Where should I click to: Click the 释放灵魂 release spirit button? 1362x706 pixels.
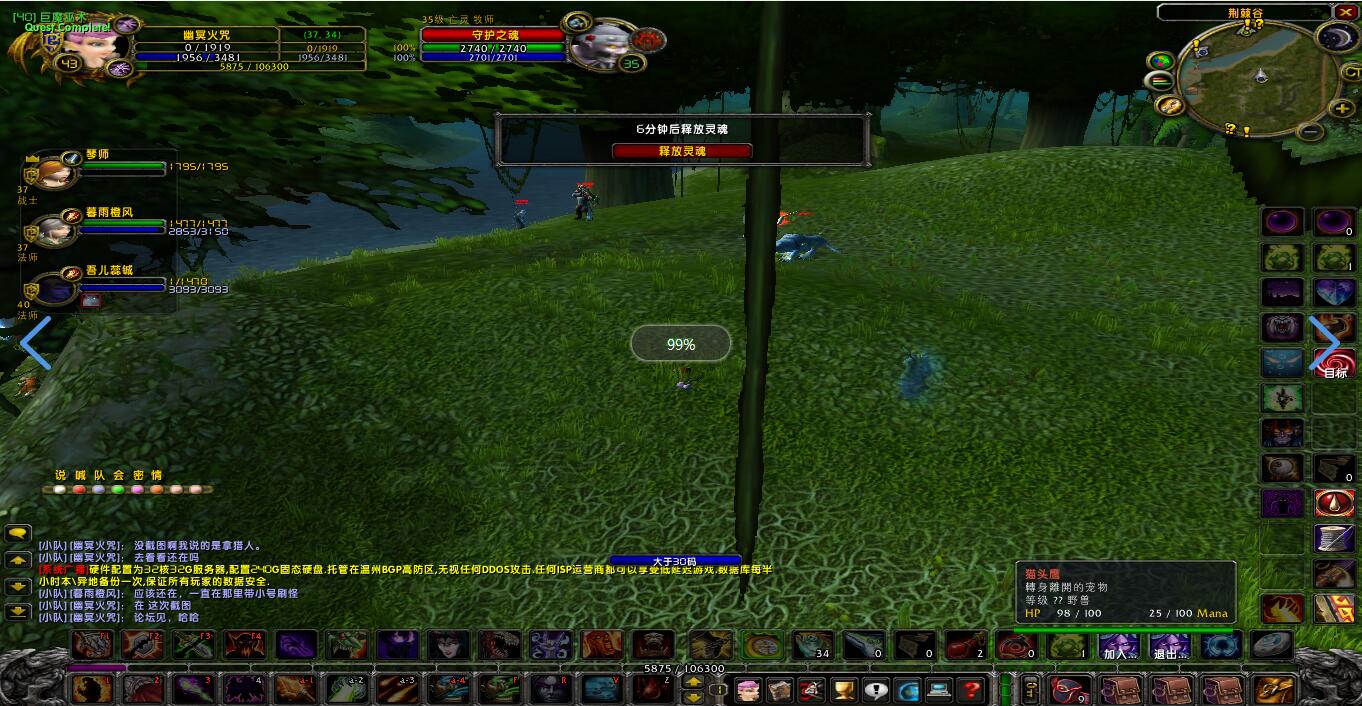tap(682, 151)
